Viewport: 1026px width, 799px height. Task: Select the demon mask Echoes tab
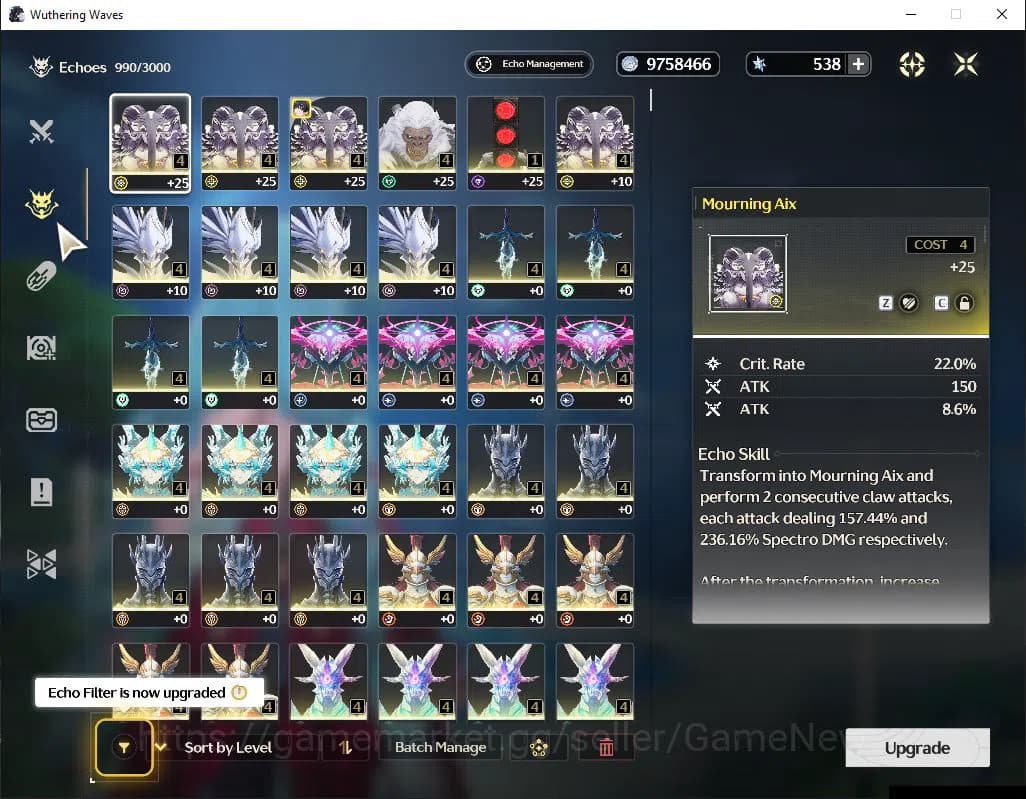pyautogui.click(x=41, y=205)
